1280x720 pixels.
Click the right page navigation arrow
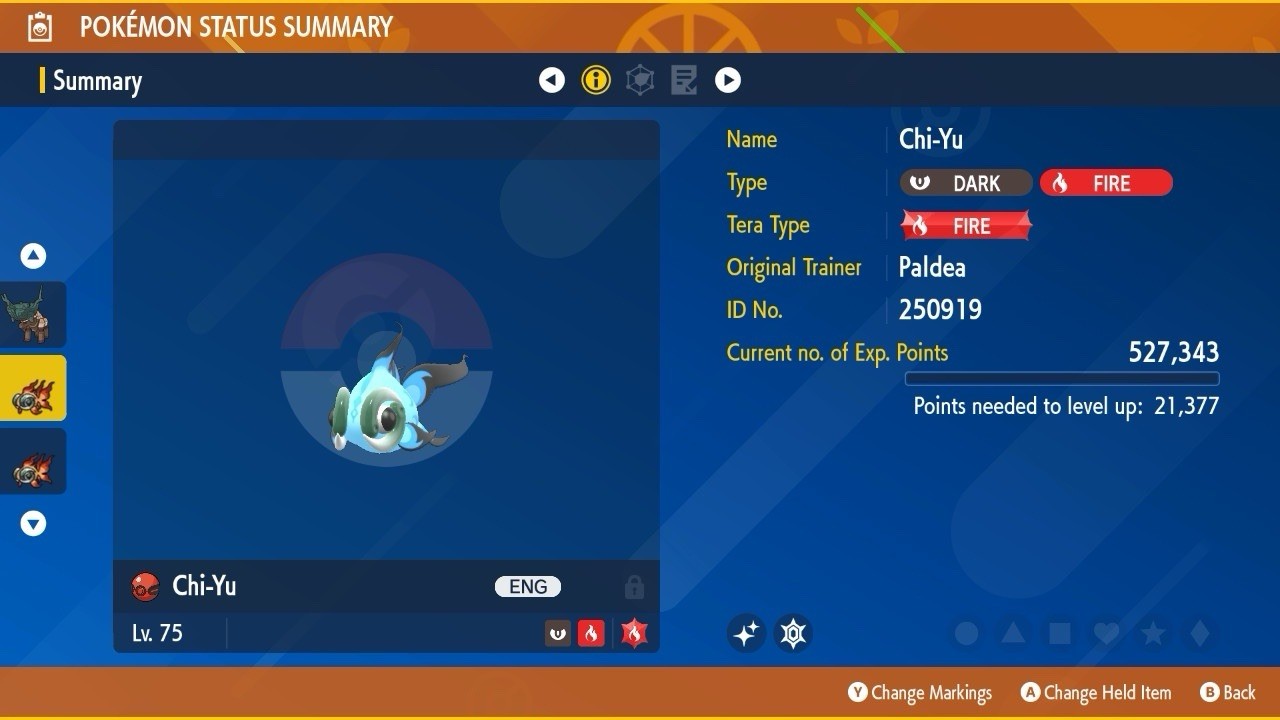tap(728, 80)
